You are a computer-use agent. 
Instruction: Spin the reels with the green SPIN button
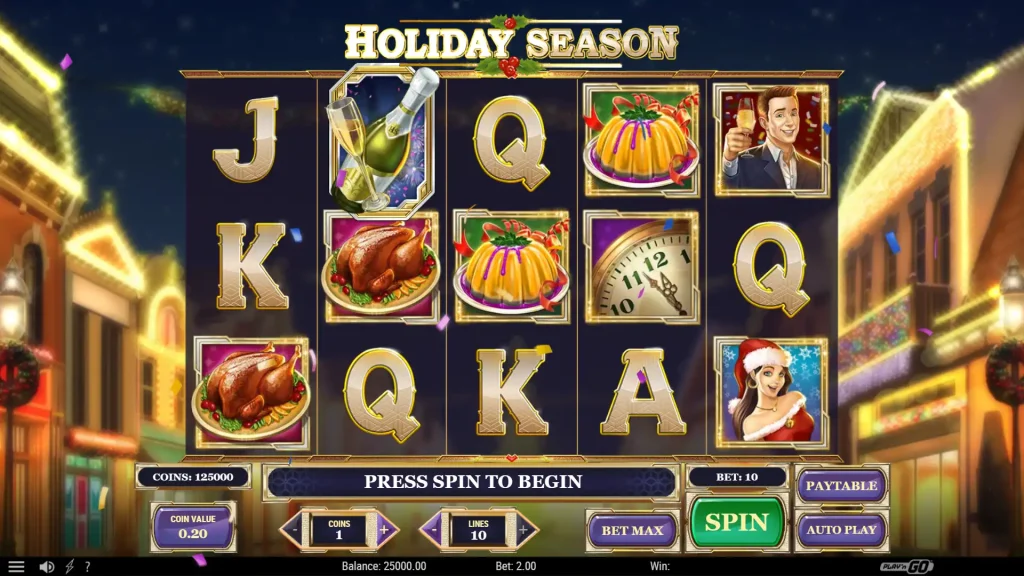pos(737,522)
